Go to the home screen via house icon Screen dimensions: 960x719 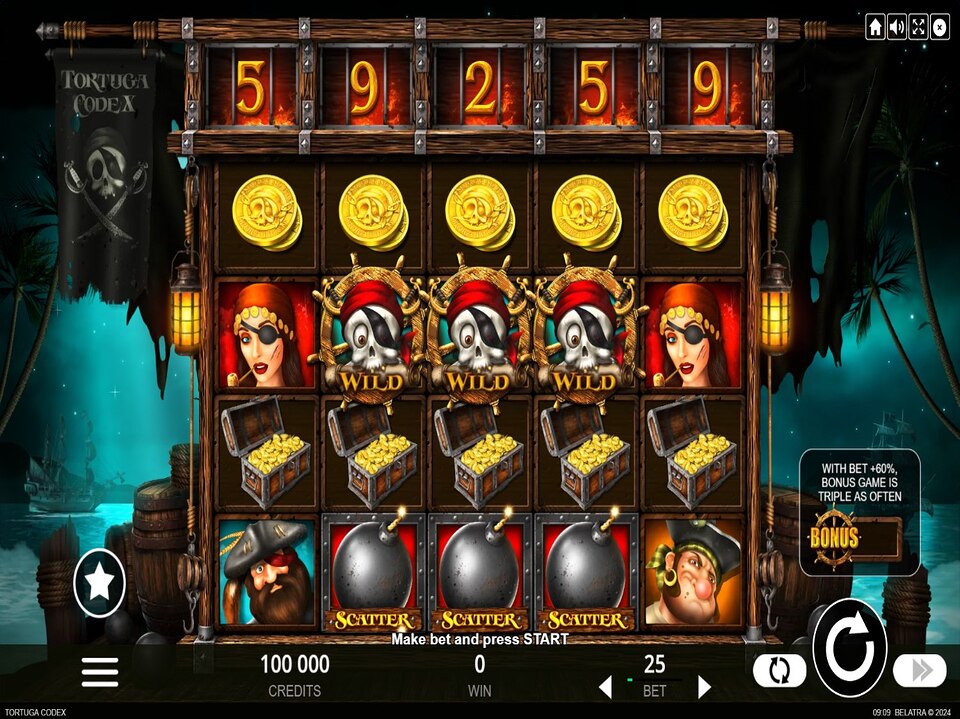875,27
